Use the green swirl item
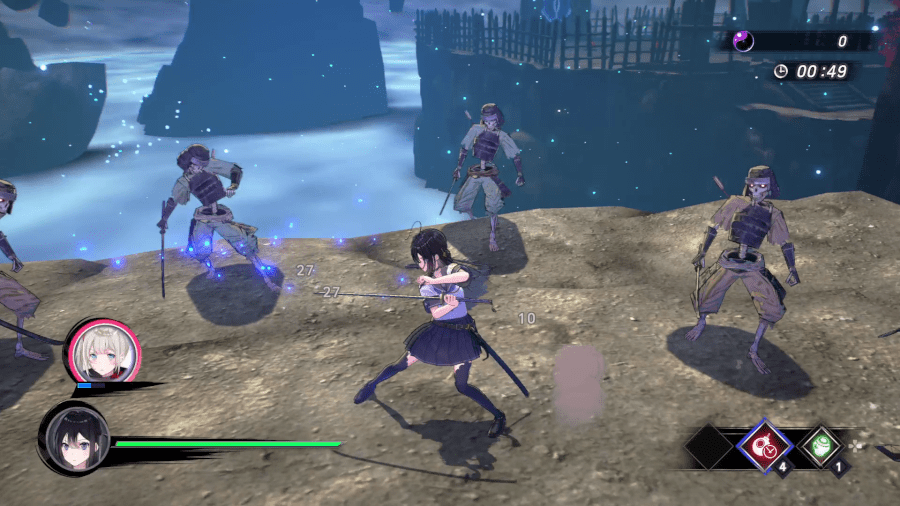The width and height of the screenshot is (900, 506). point(822,445)
